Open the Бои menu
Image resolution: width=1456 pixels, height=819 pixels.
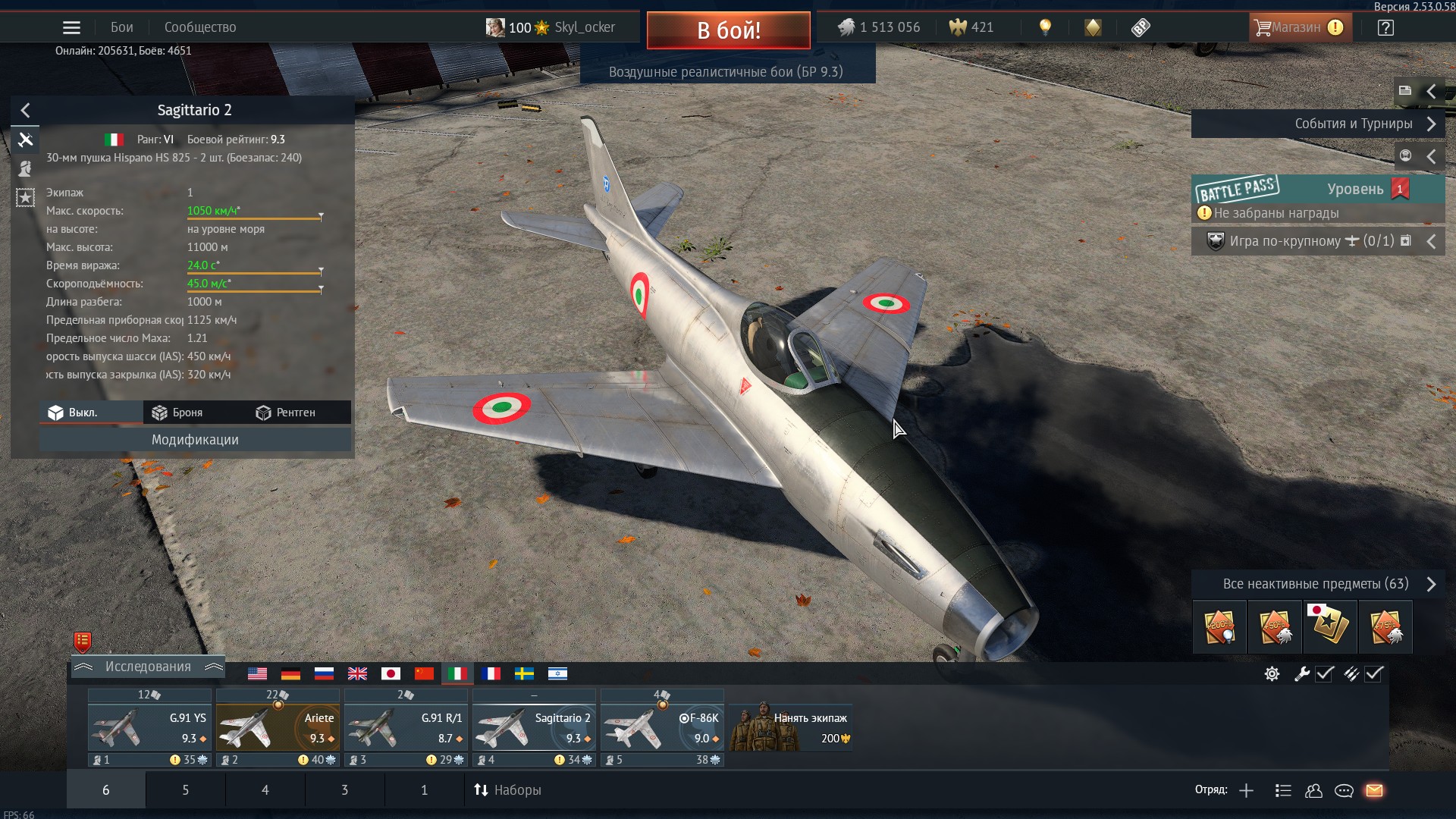(121, 27)
